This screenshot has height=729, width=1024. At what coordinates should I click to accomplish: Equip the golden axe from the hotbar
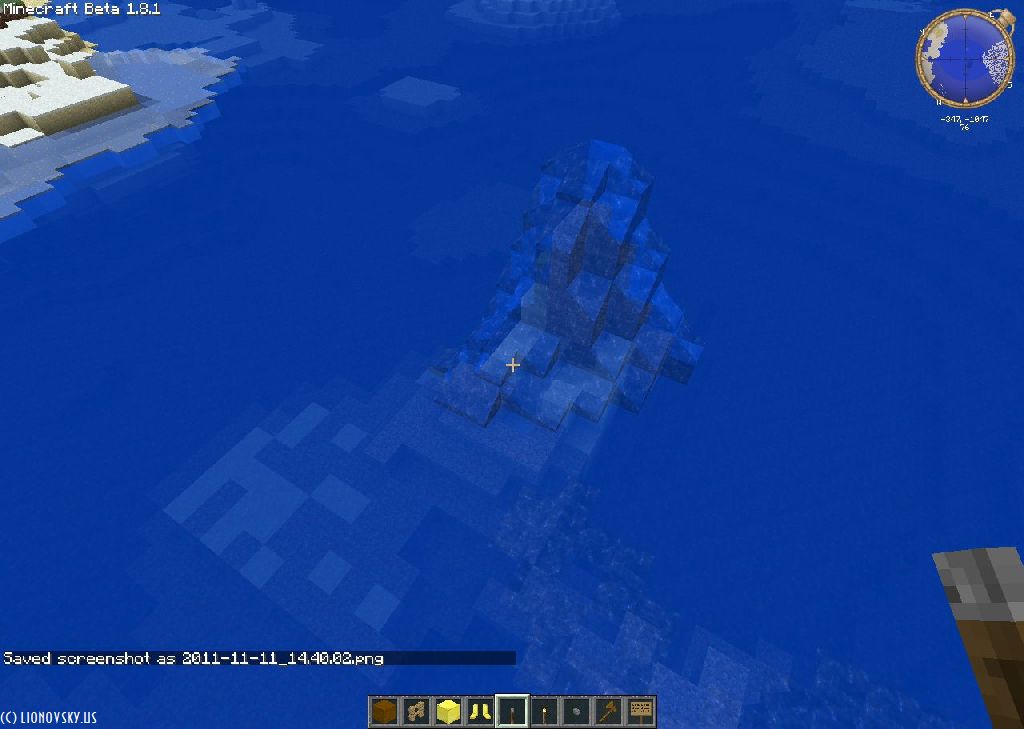coord(608,712)
